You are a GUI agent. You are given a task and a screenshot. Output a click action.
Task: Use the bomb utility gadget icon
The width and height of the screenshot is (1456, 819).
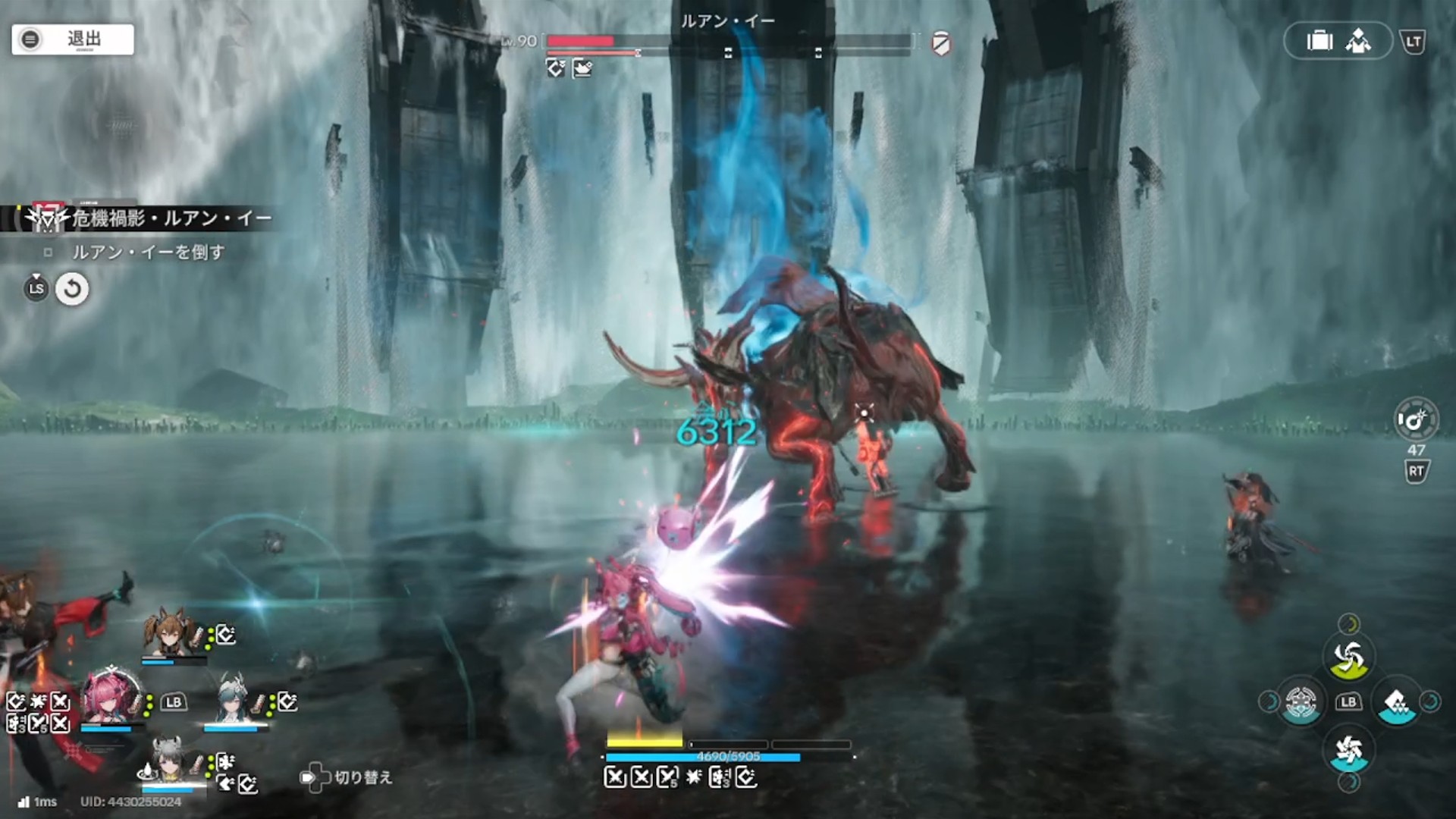(1414, 420)
